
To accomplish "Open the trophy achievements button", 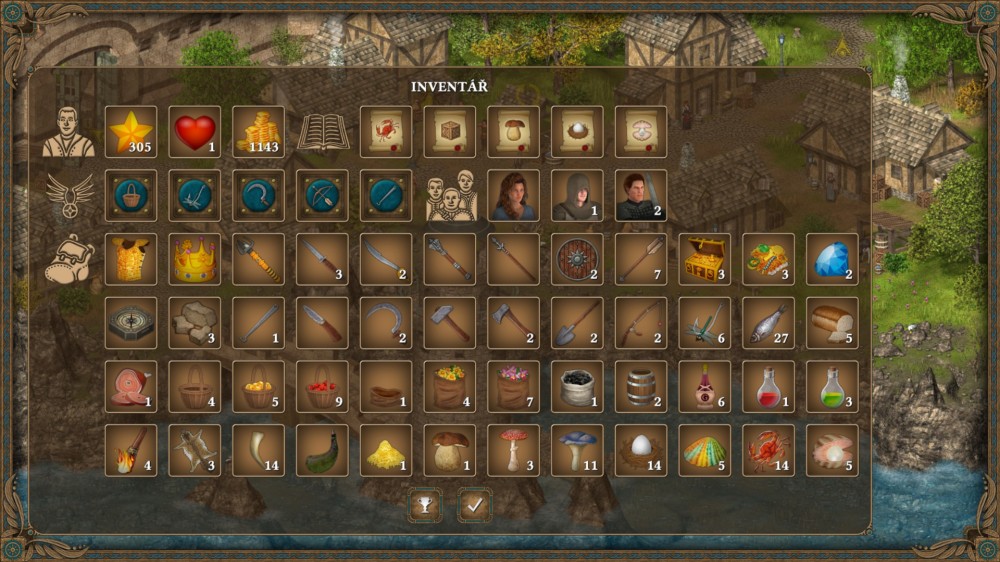I will pyautogui.click(x=425, y=505).
